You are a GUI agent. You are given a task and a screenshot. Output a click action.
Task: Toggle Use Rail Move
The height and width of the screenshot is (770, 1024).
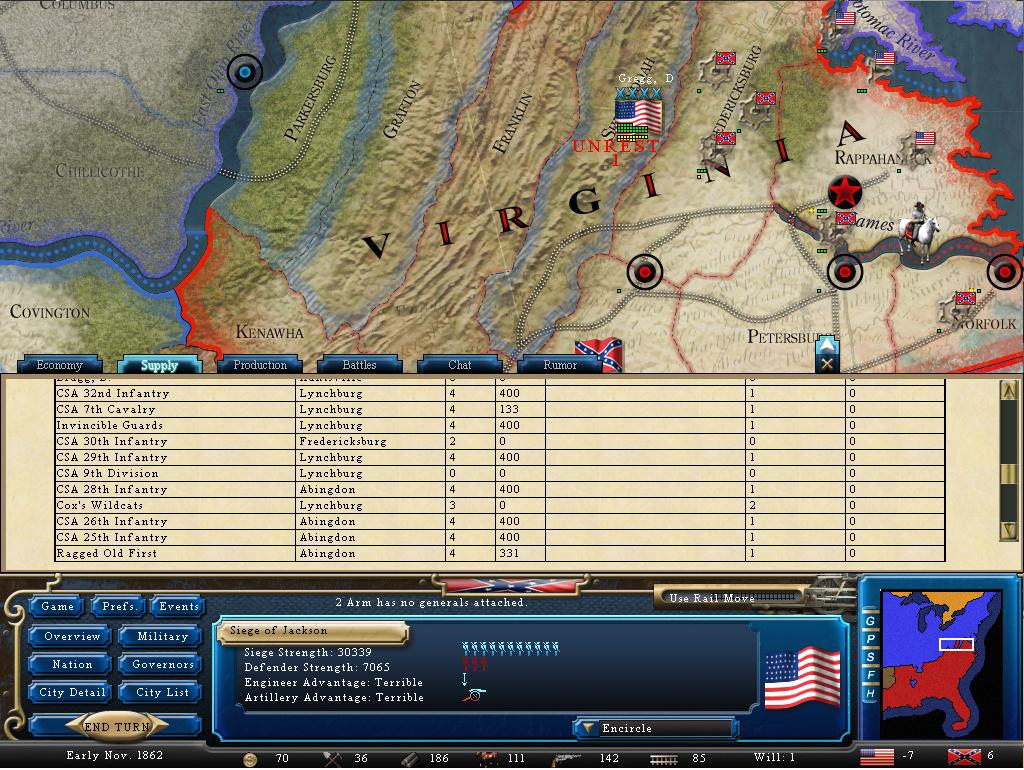[x=732, y=598]
